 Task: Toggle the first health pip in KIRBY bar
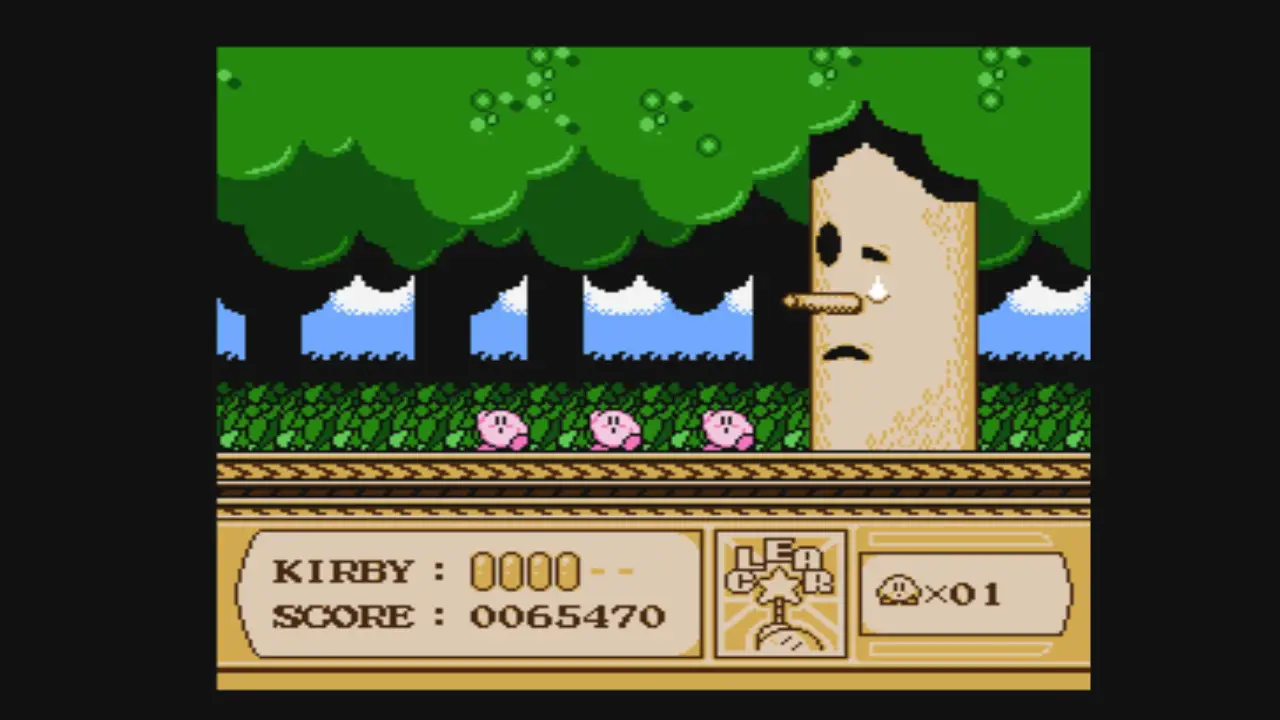point(481,571)
